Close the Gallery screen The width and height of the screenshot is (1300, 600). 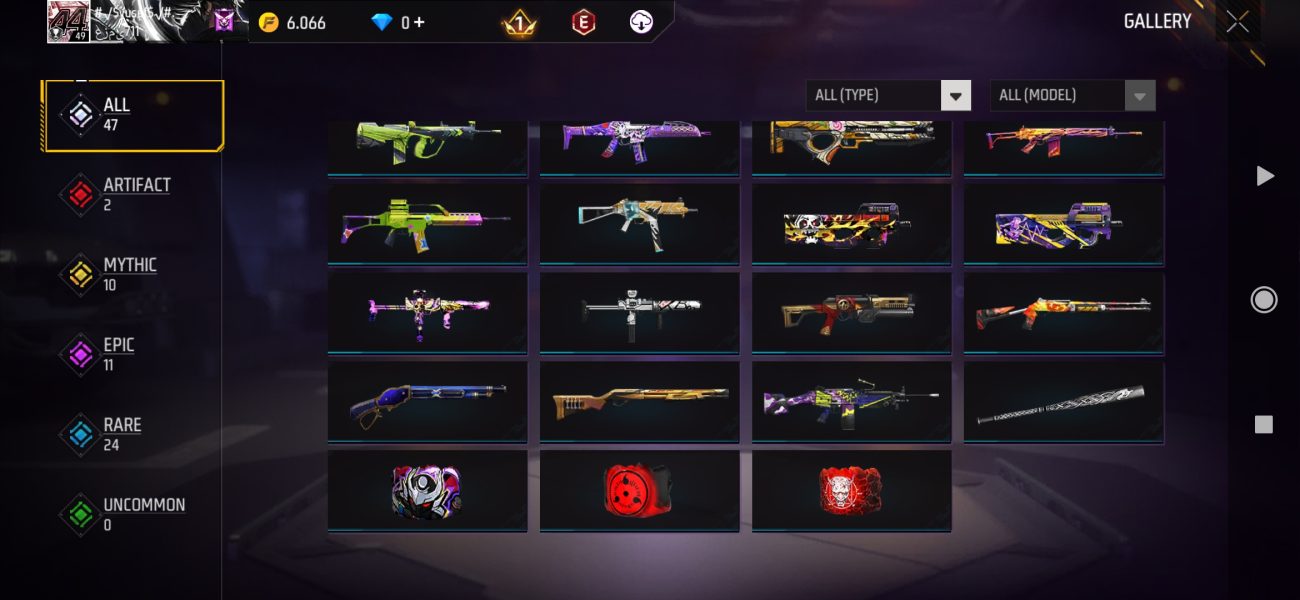[1237, 22]
